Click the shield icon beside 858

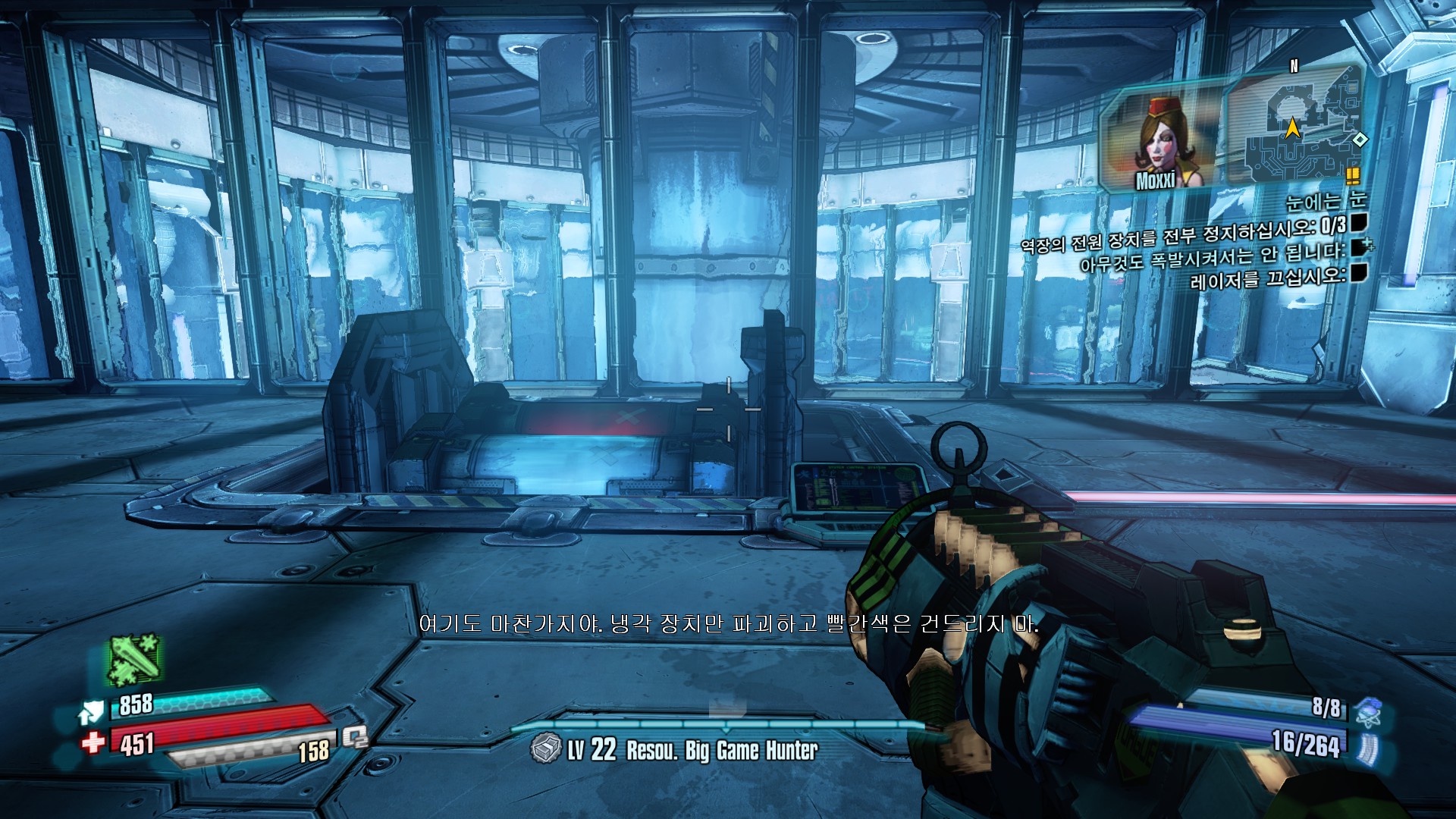[92, 711]
